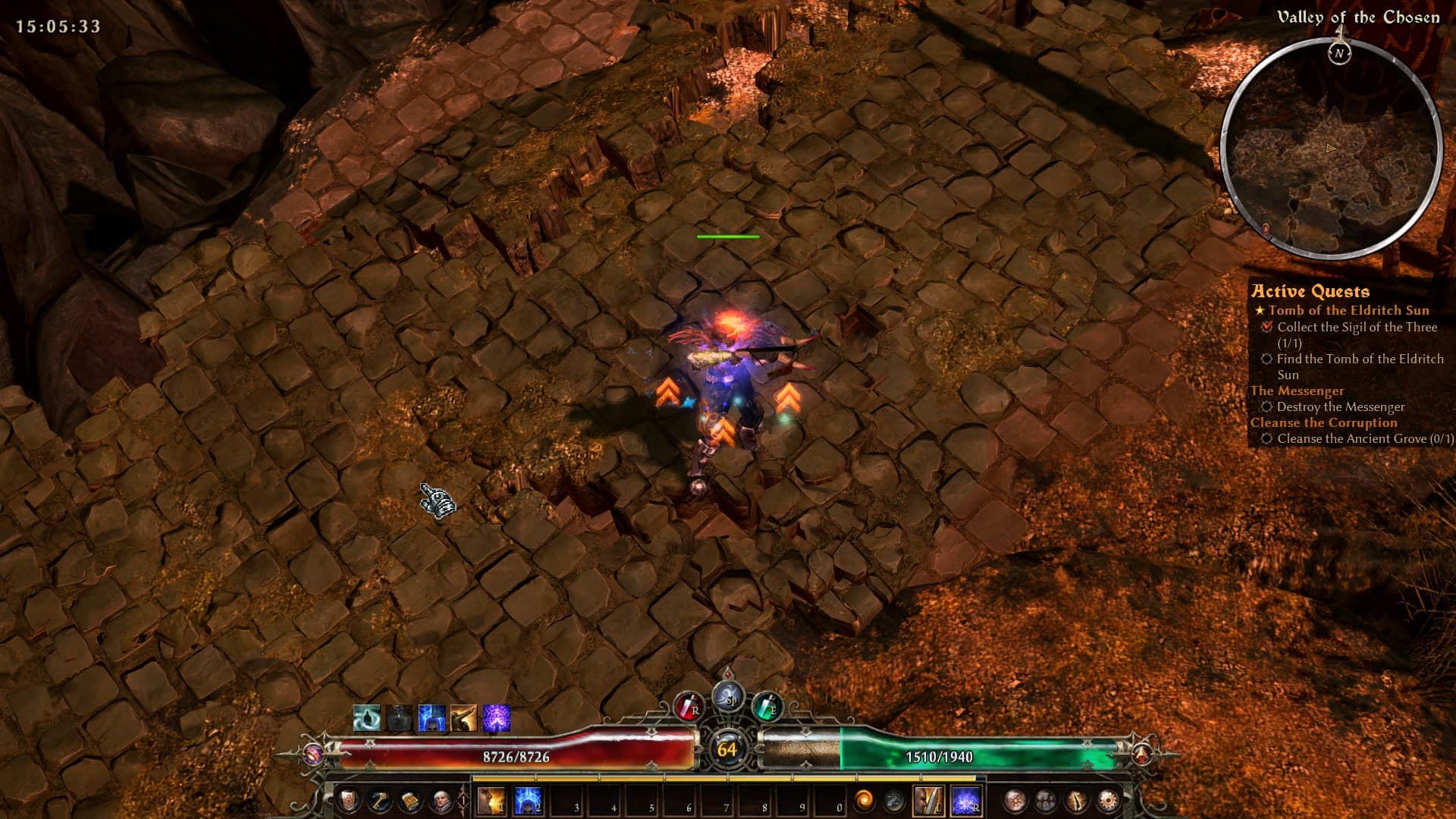The image size is (1456, 819).
Task: Click the hammer and key icon
Action: [x=379, y=800]
